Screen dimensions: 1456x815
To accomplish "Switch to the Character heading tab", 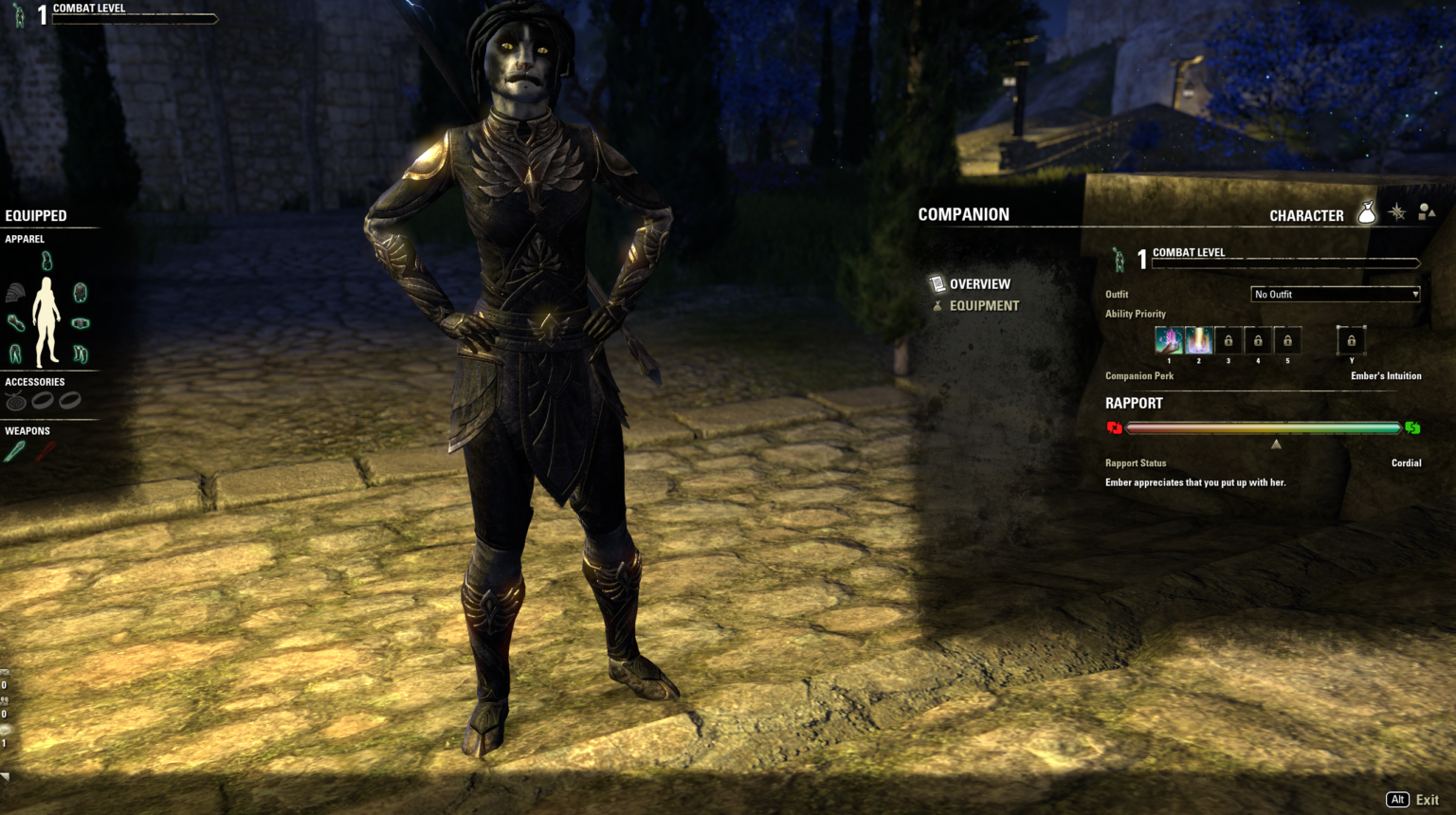I will coord(1307,215).
